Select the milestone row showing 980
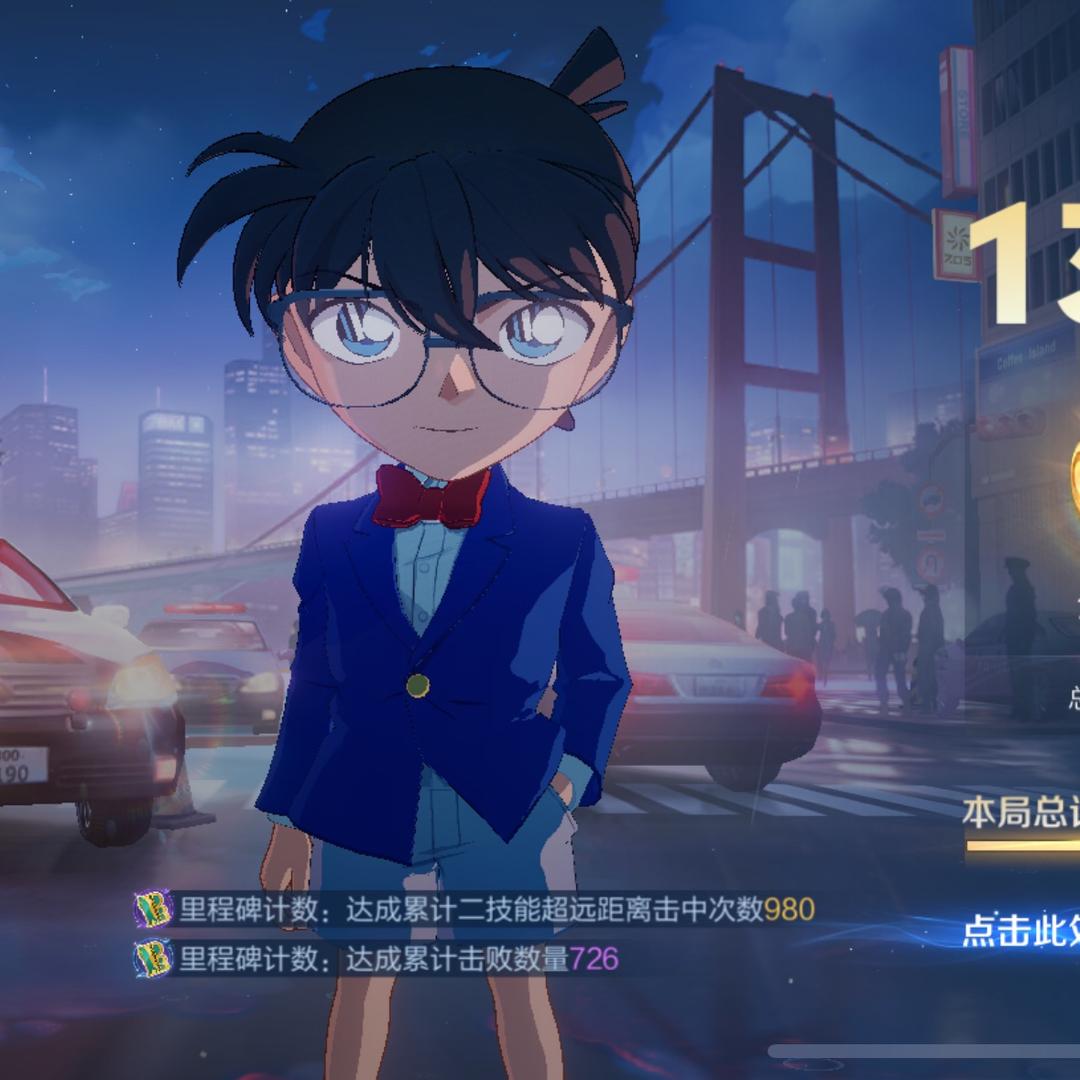The height and width of the screenshot is (1080, 1080). click(475, 910)
